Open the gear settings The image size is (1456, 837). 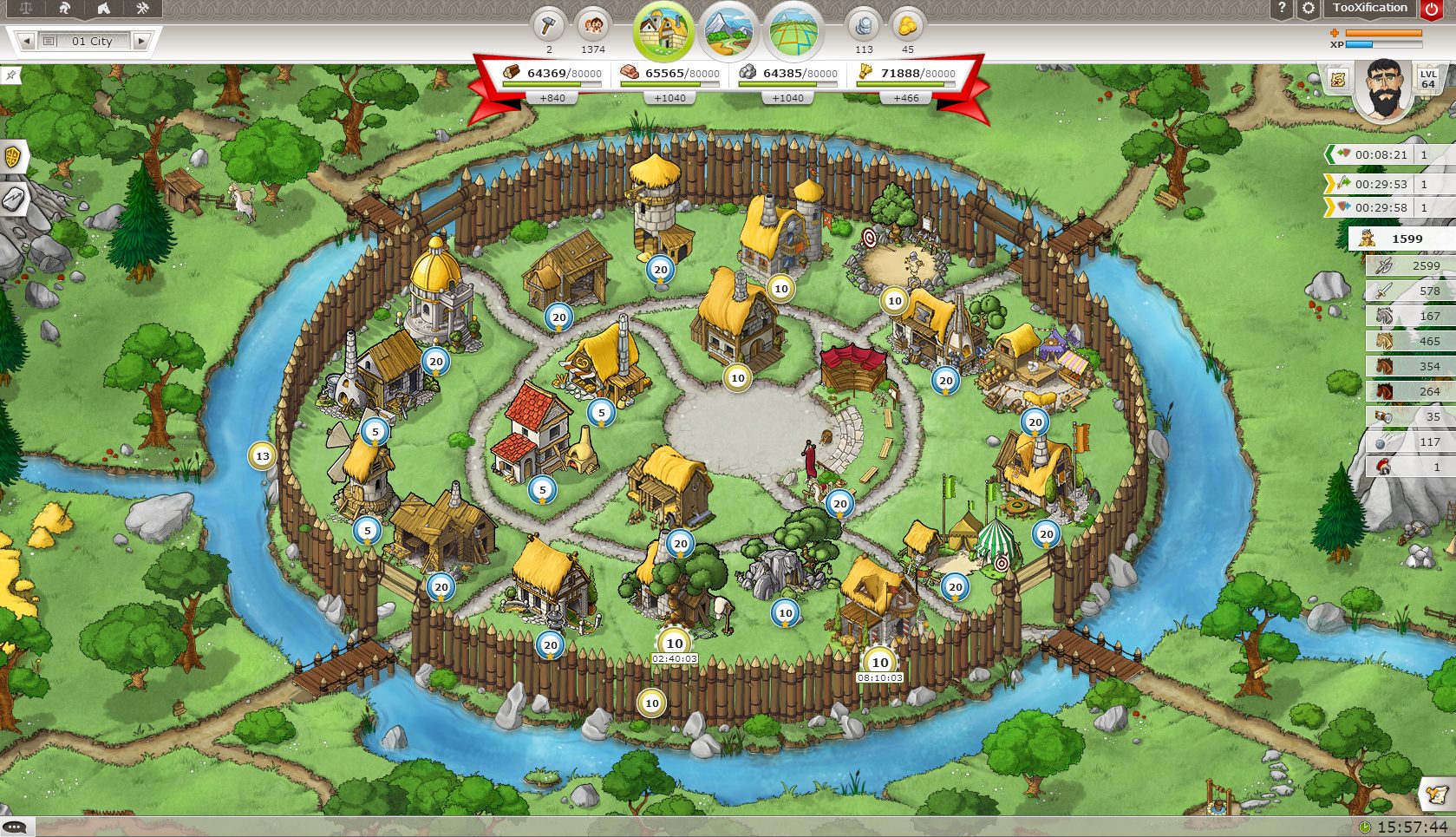(x=1308, y=9)
